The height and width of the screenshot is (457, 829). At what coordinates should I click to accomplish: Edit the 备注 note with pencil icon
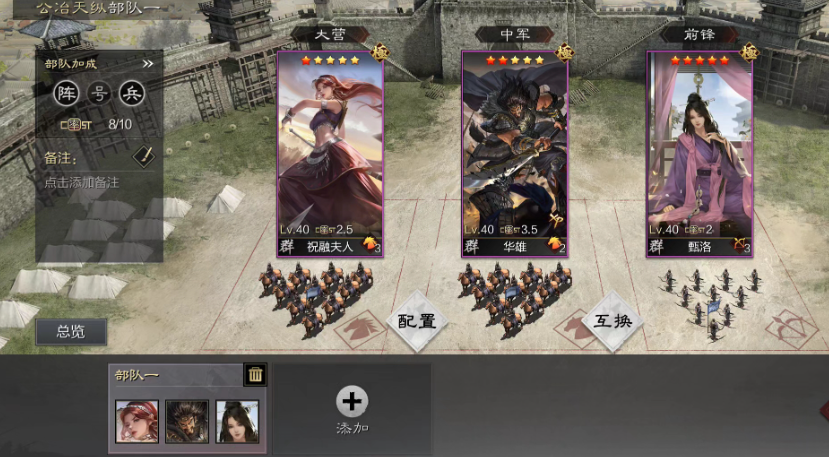point(144,157)
